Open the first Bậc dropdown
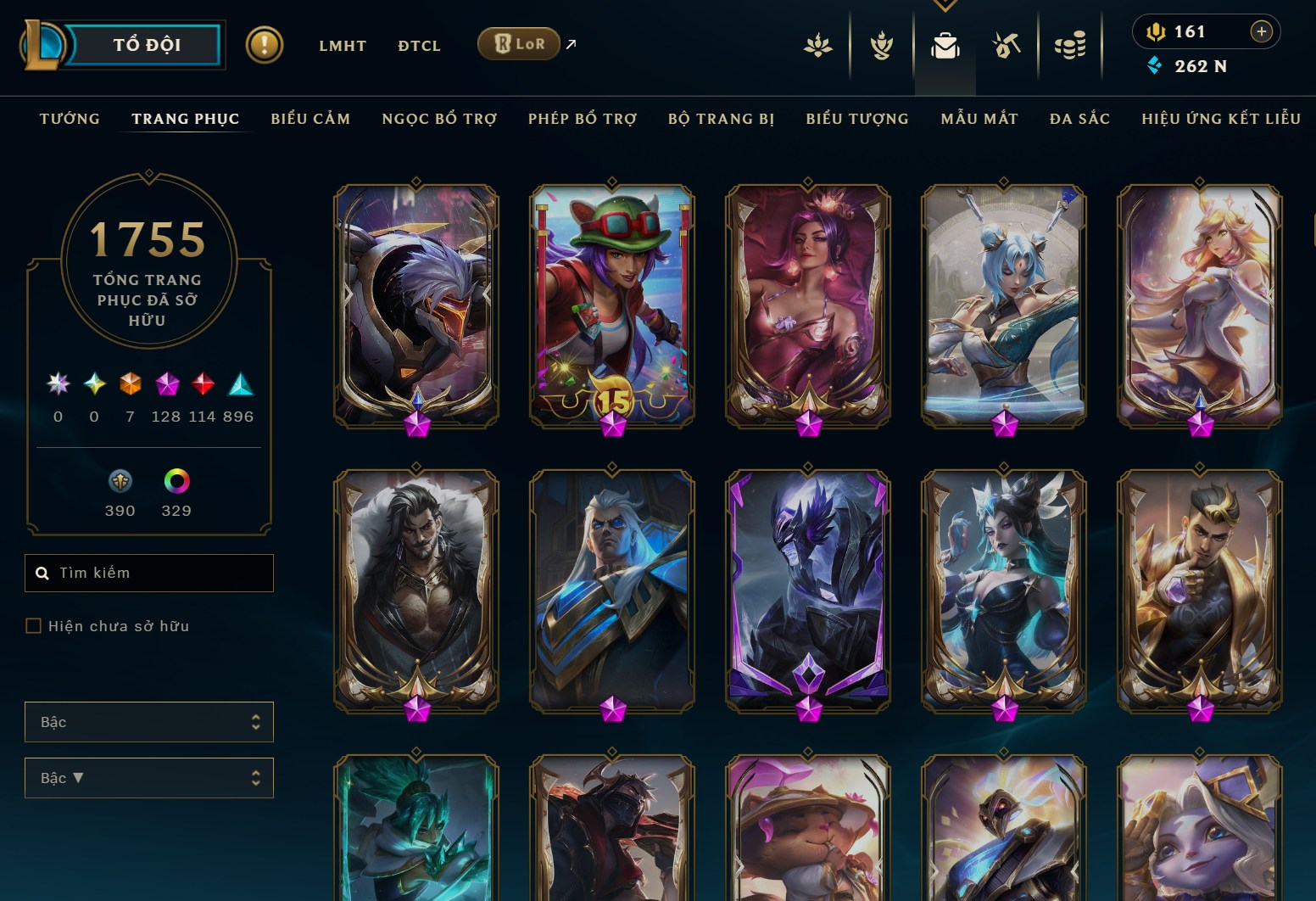This screenshot has height=901, width=1316. 149,722
